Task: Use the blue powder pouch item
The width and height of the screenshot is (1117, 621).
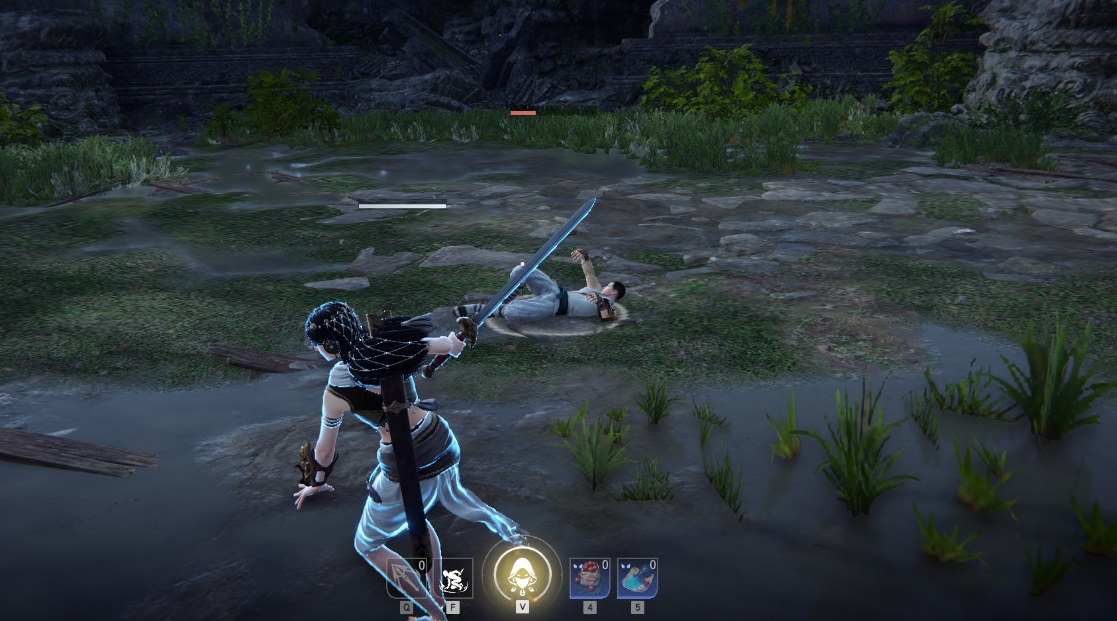Action: pyautogui.click(x=637, y=578)
